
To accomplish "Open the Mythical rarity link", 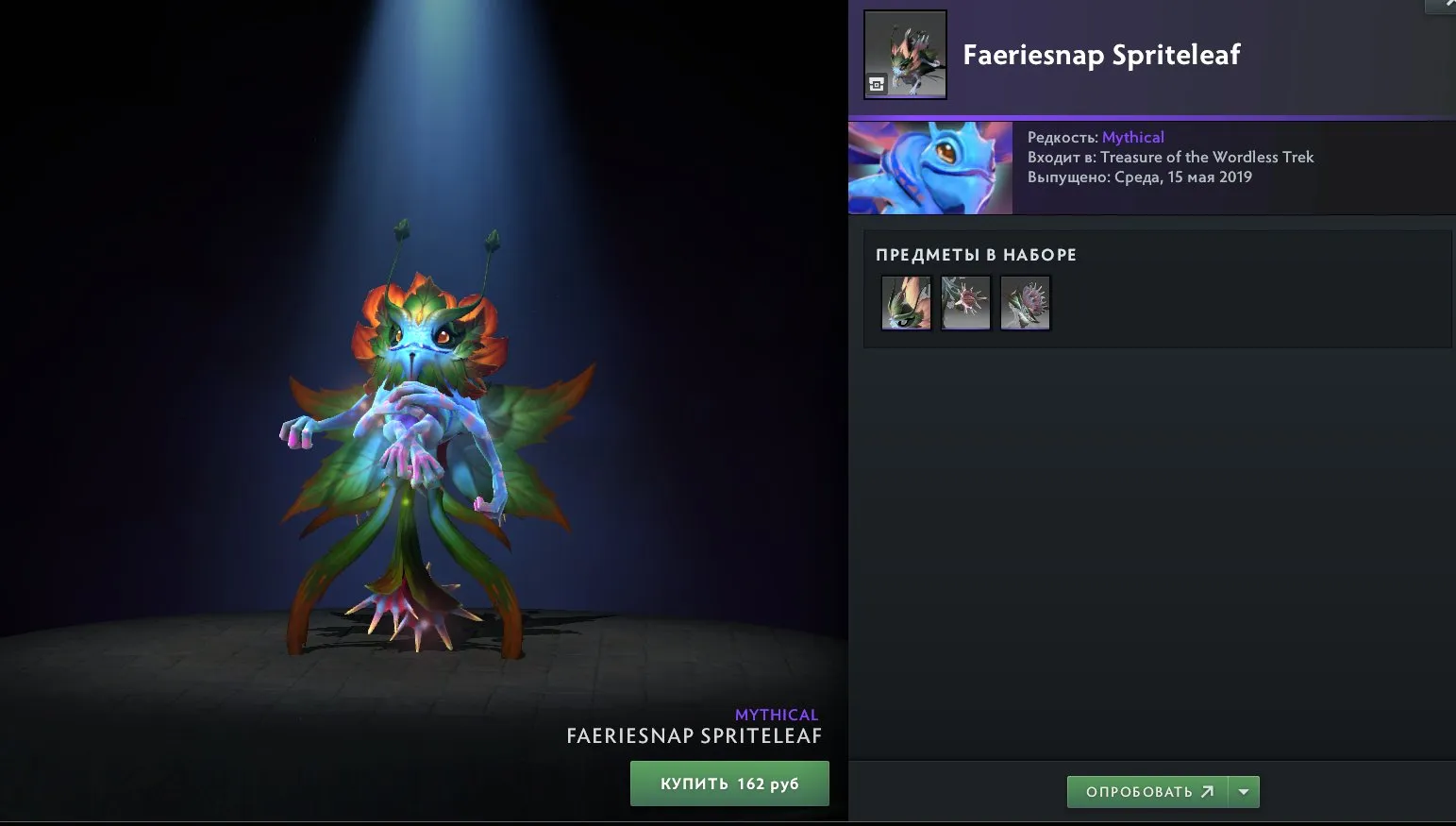I will [x=1133, y=137].
